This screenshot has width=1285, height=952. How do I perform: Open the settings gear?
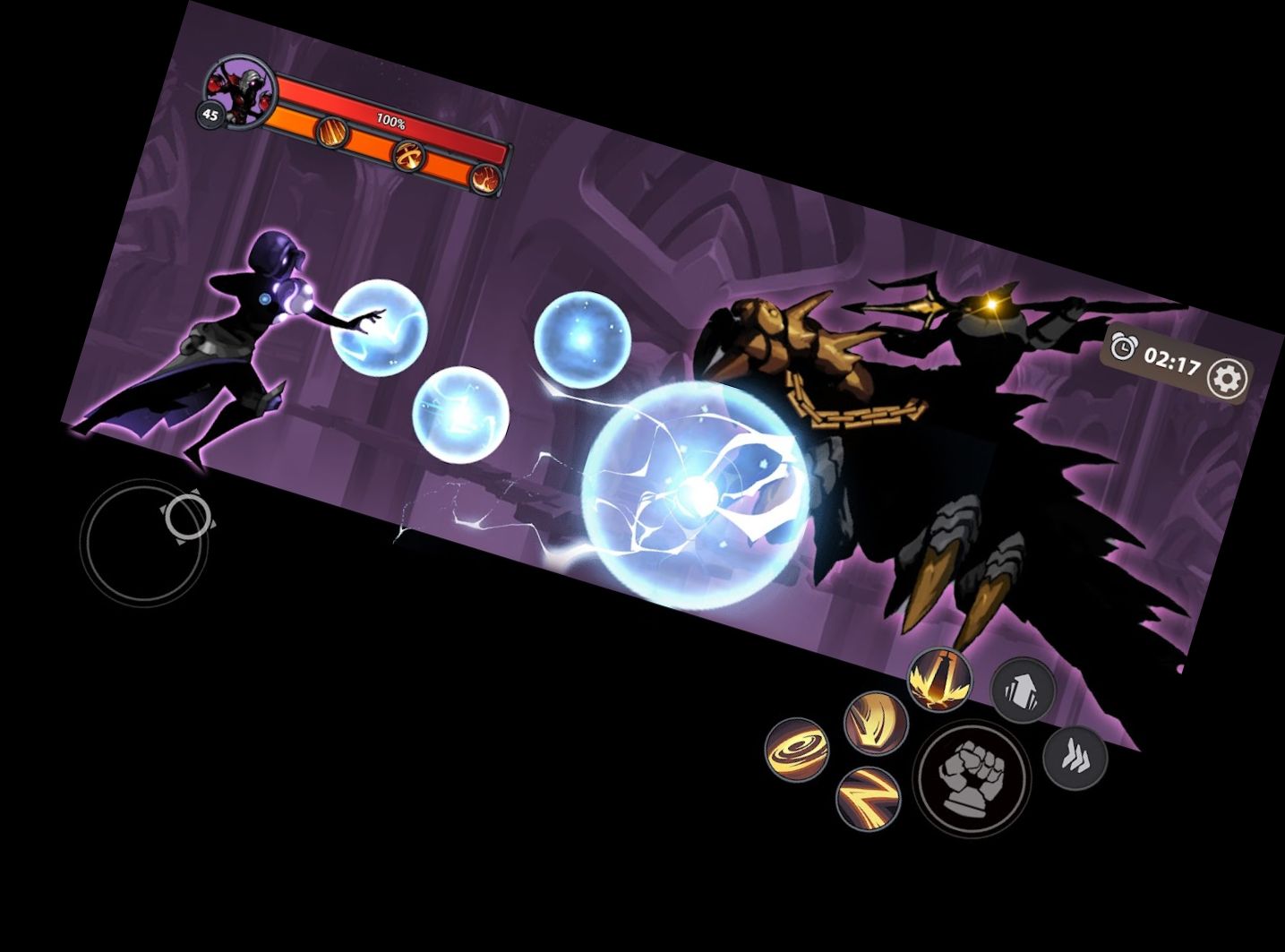click(1229, 378)
